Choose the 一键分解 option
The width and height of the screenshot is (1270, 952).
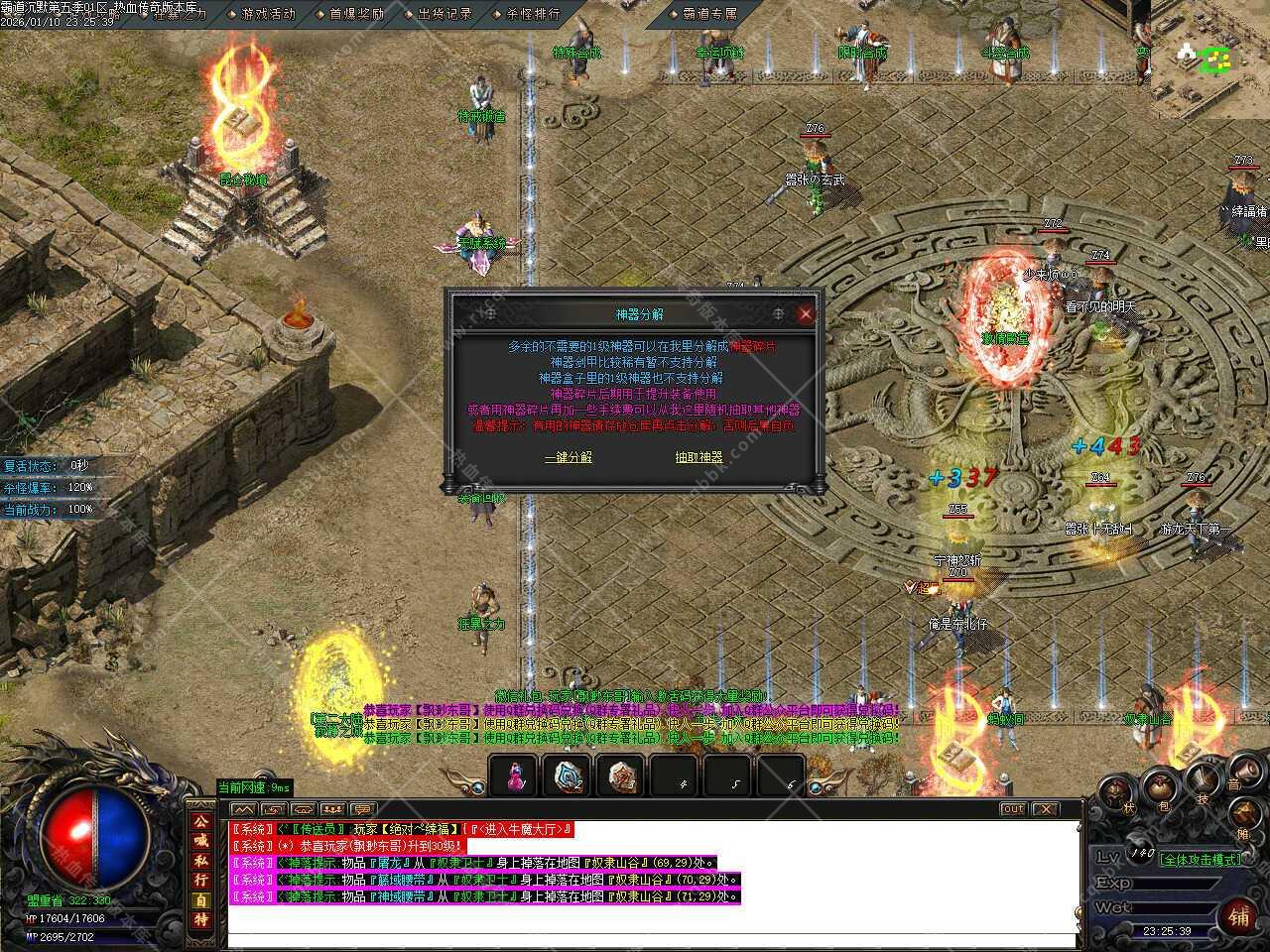(x=569, y=457)
